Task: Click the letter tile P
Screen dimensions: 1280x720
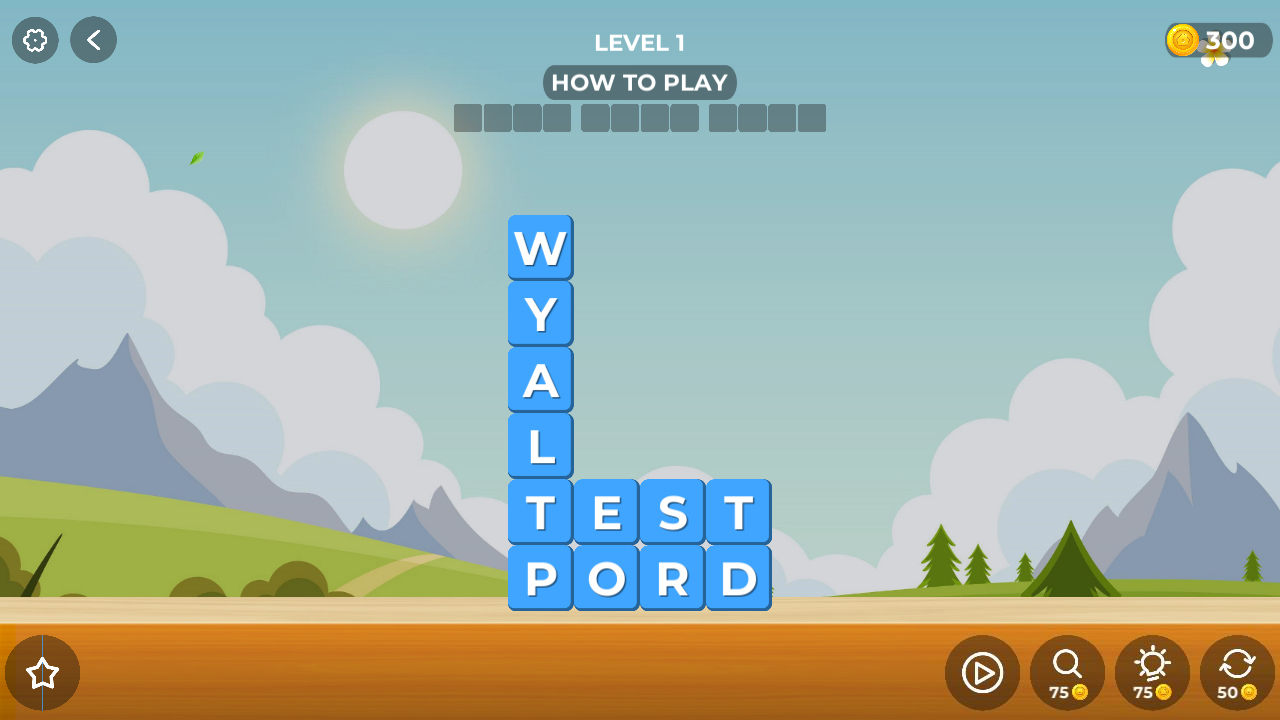Action: (540, 577)
